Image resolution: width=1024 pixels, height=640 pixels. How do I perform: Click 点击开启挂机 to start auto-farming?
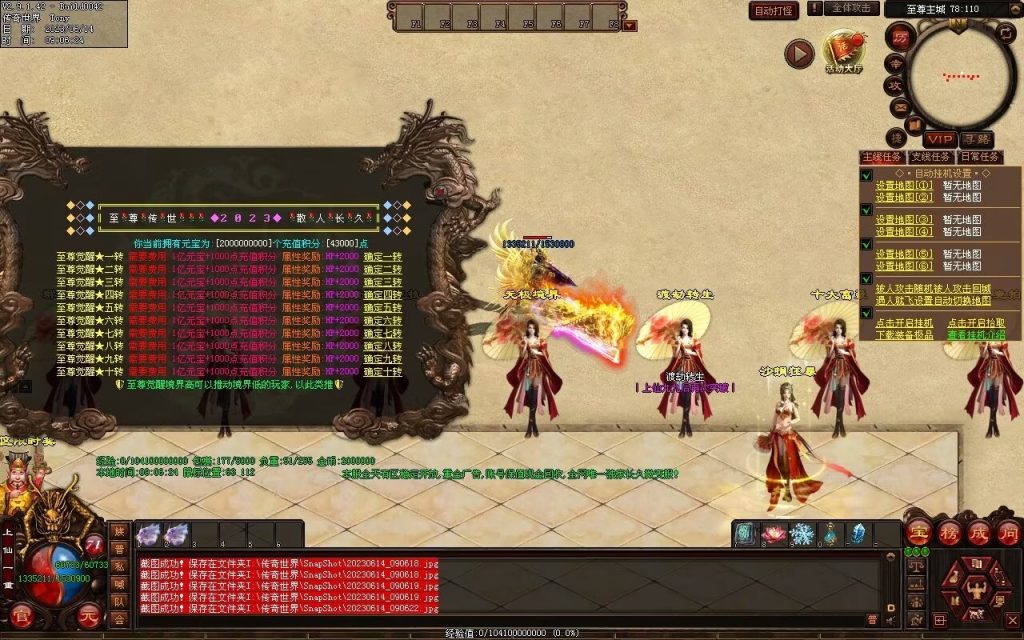tap(904, 323)
